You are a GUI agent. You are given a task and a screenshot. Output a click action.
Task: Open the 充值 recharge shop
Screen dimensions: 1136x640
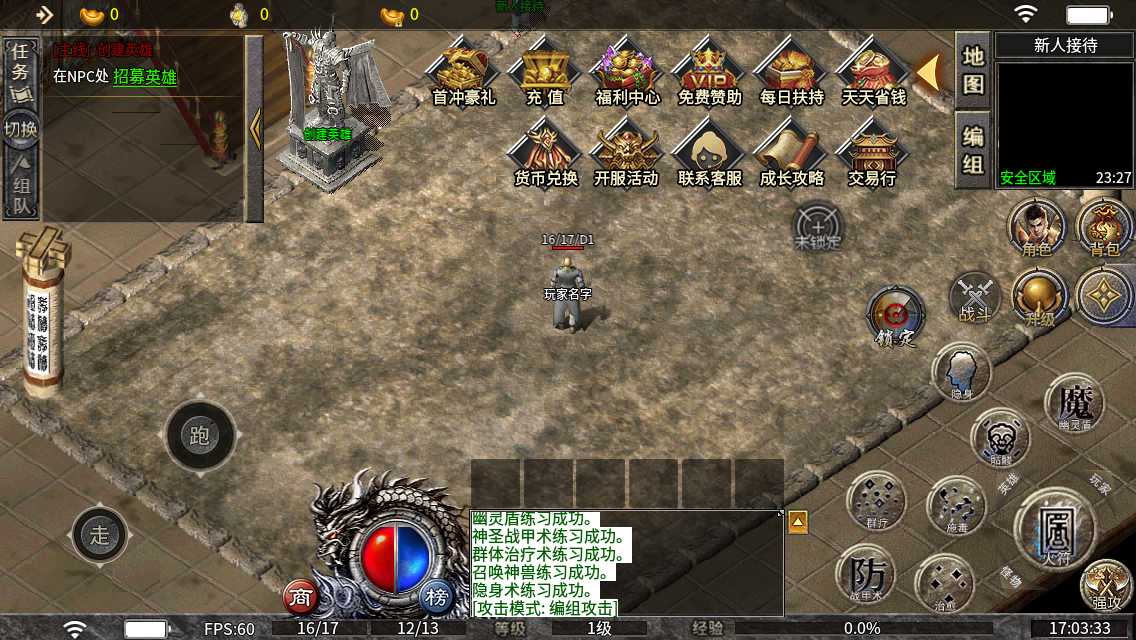(545, 73)
